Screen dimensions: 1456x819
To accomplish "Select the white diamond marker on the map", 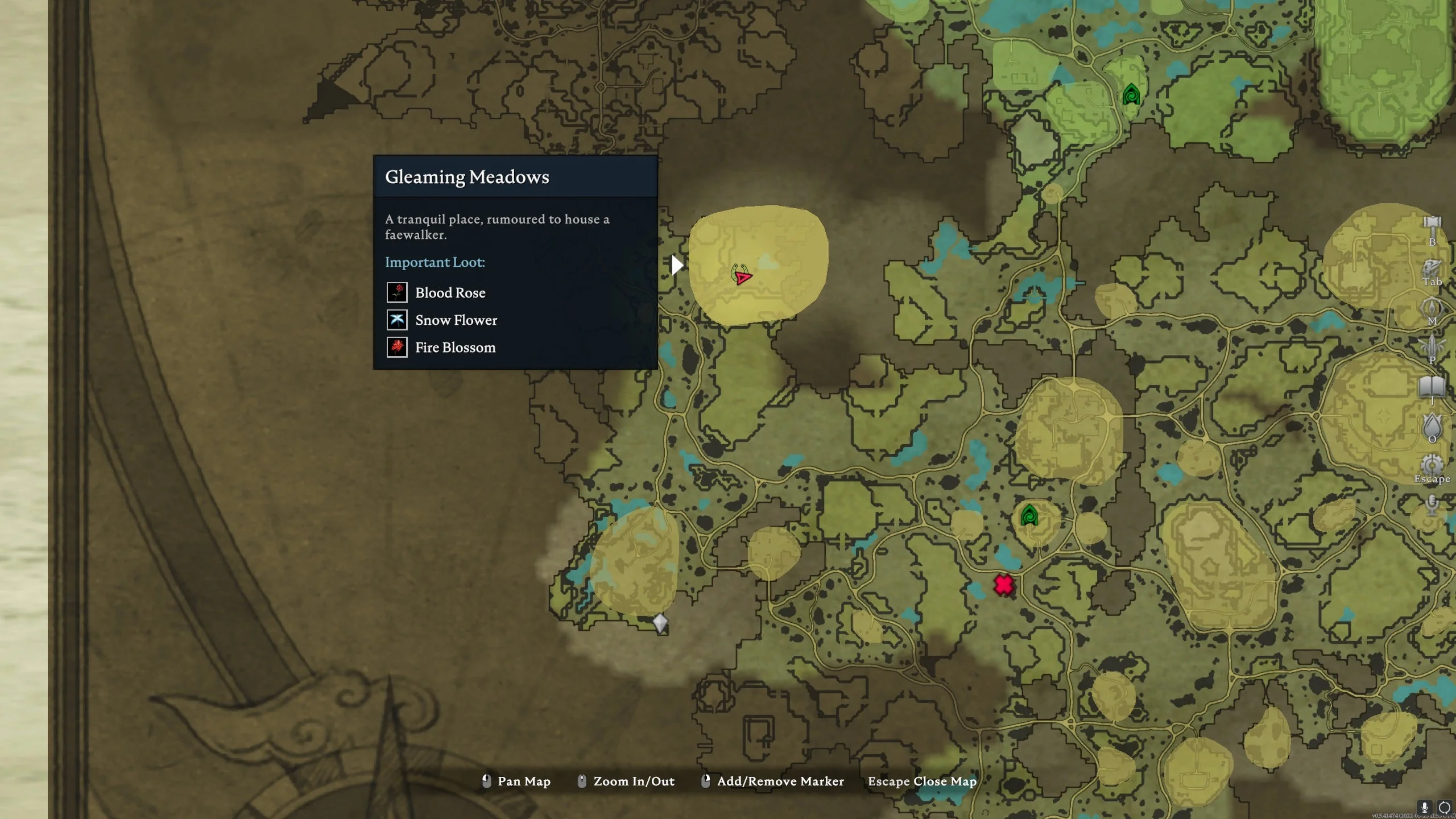I will pyautogui.click(x=660, y=623).
